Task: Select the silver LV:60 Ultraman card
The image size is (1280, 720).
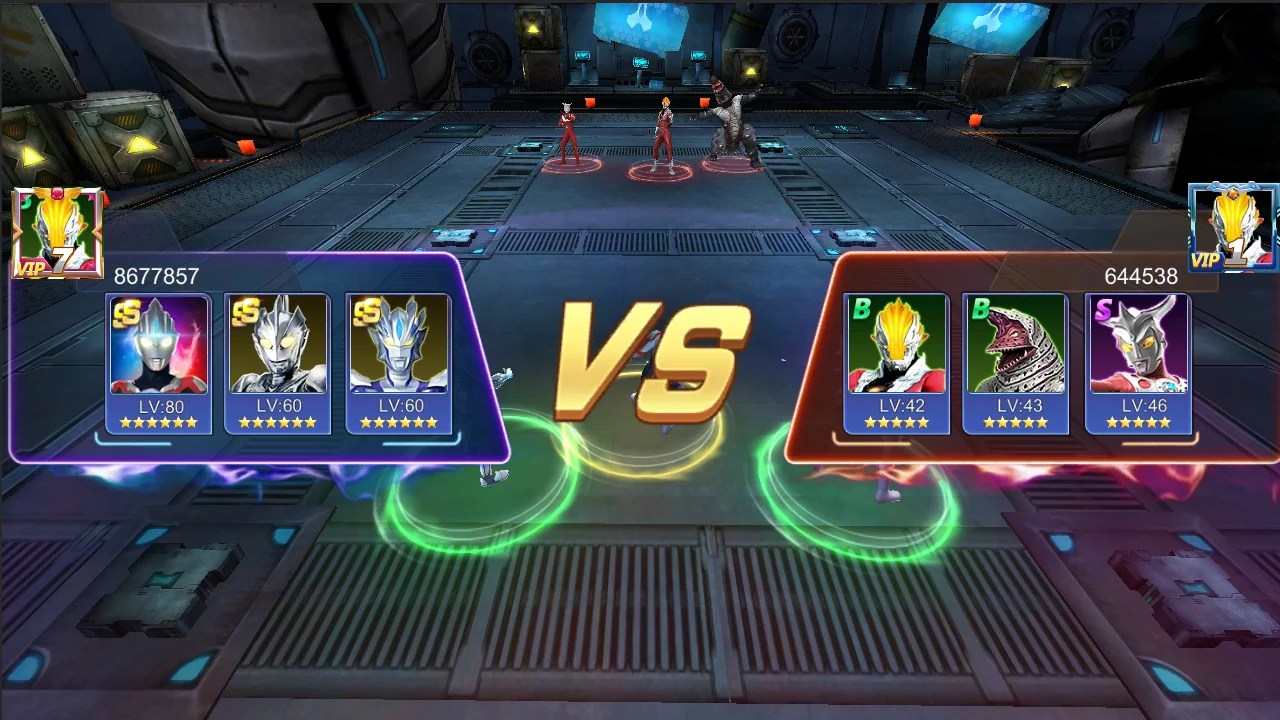Action: click(x=278, y=350)
